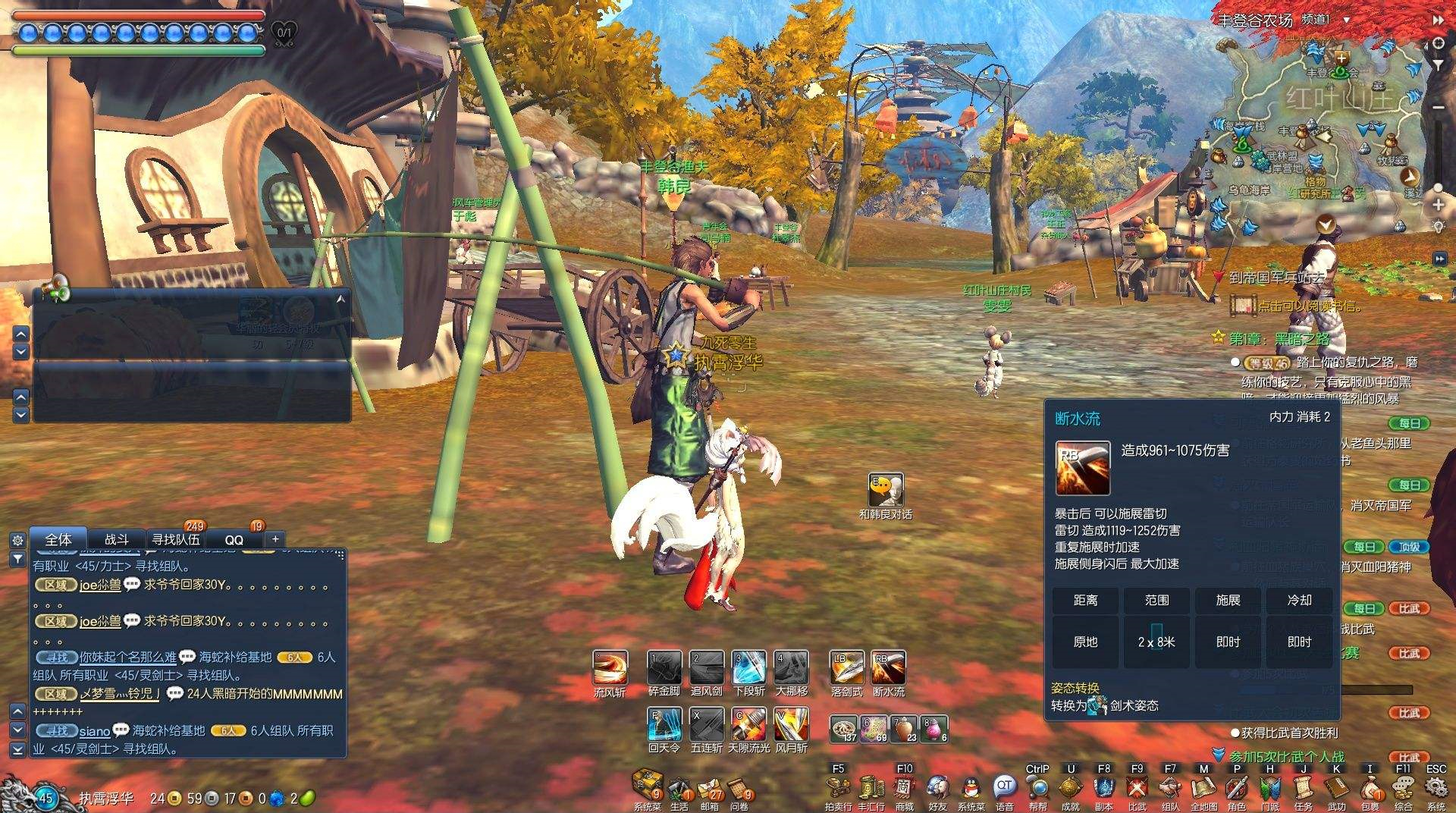Trigger the 断水流 skill on hotbar
The image size is (1456, 813).
(x=888, y=668)
